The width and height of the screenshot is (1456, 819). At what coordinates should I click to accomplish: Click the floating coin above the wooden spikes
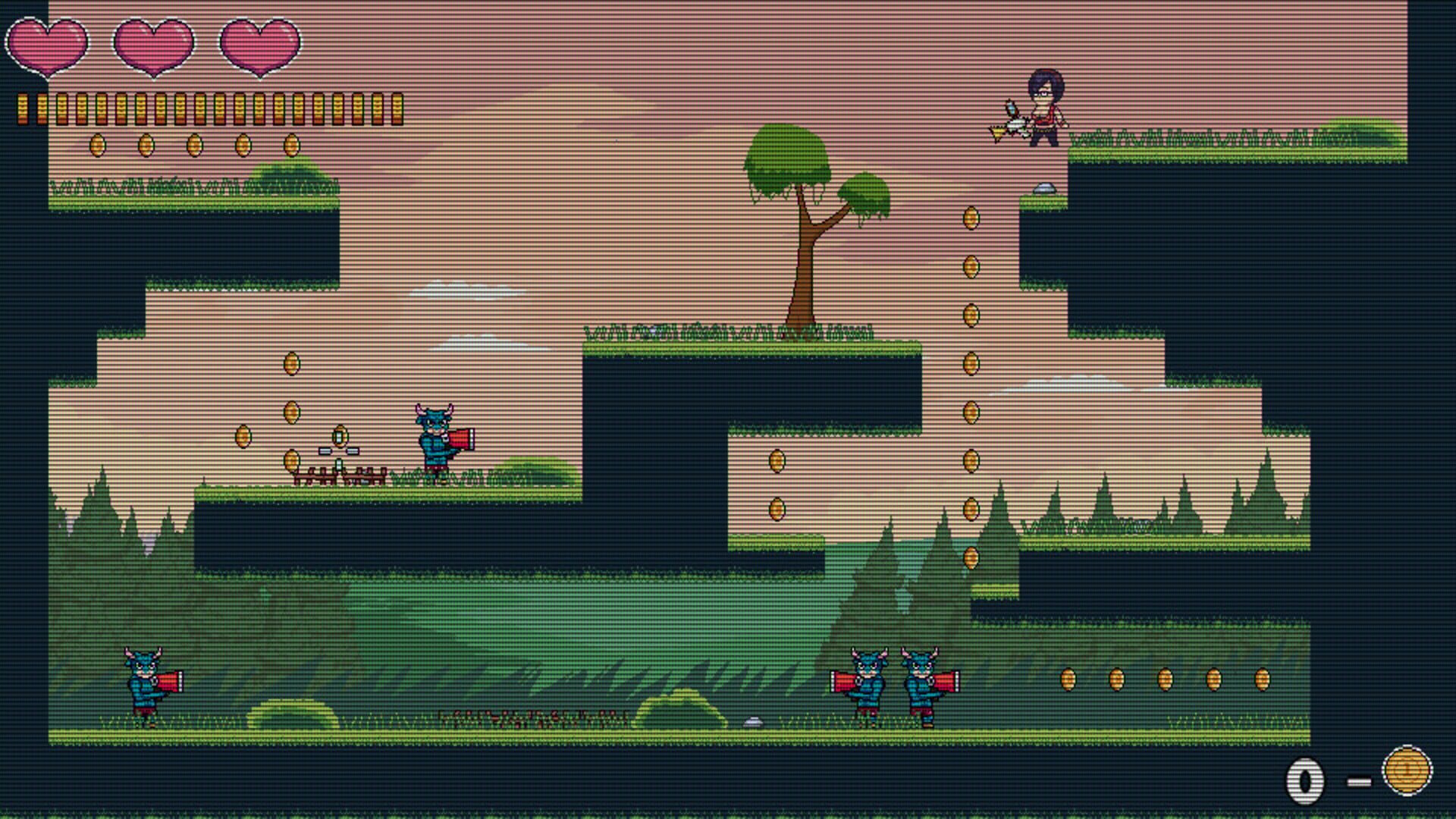tap(339, 436)
